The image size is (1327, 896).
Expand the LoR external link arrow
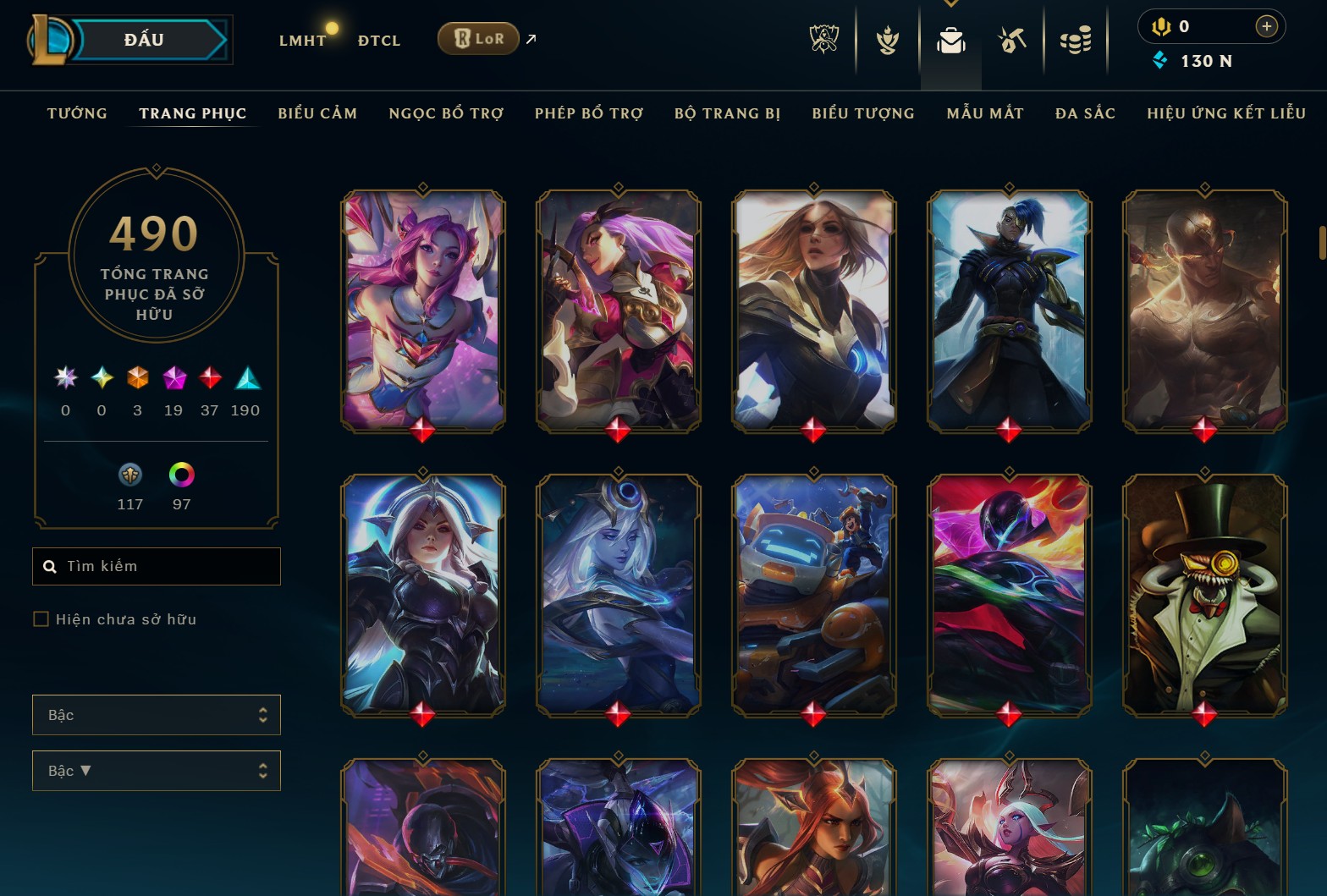(531, 38)
